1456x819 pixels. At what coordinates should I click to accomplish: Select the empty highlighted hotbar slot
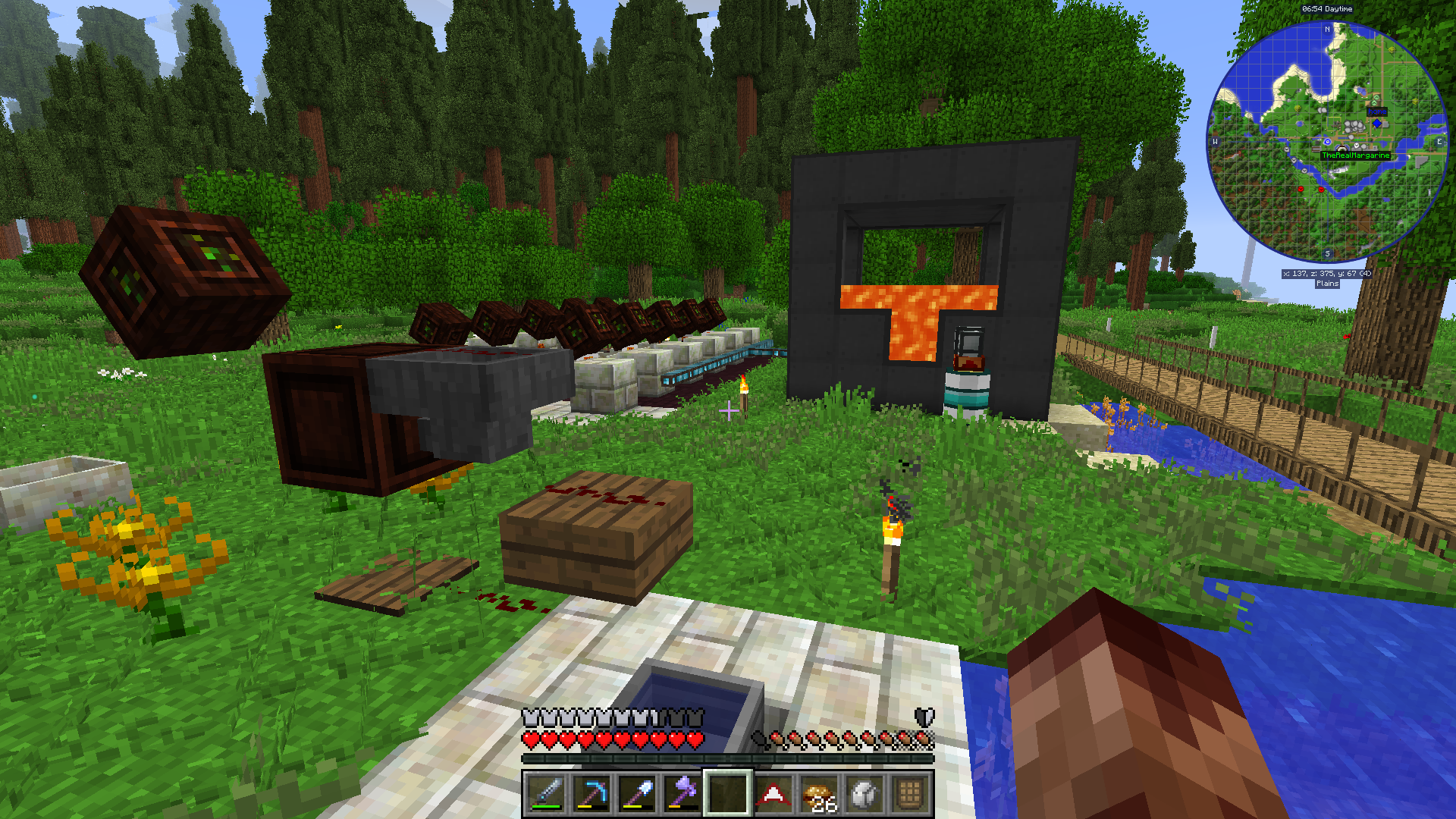[728, 794]
